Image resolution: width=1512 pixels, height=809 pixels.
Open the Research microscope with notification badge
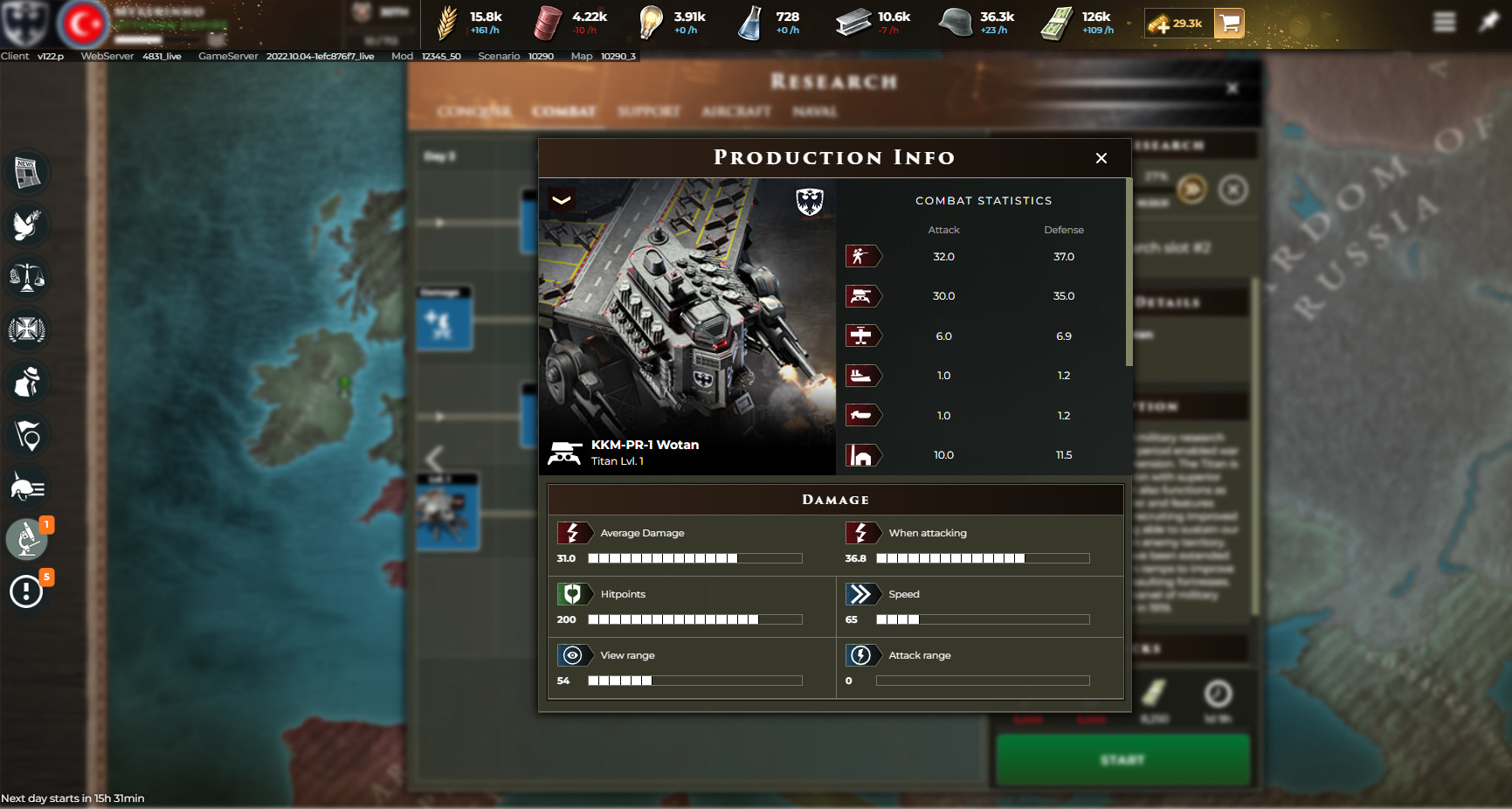pos(27,539)
